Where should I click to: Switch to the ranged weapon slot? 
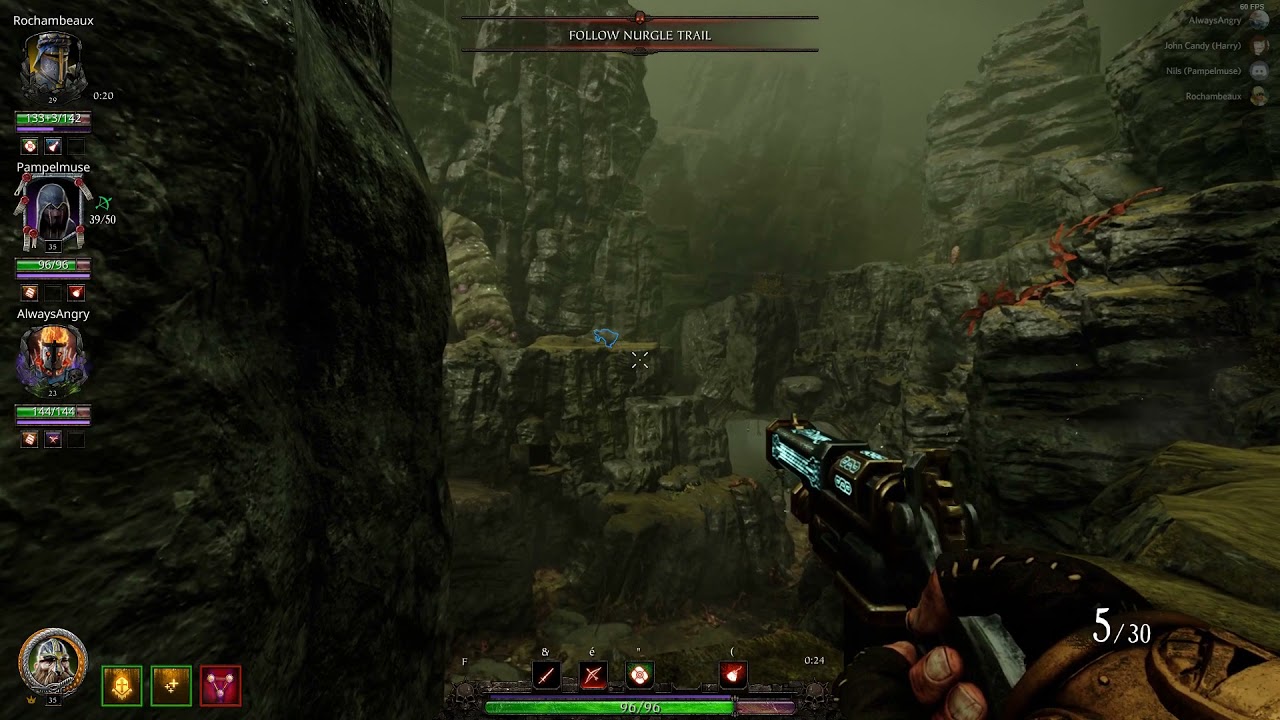pyautogui.click(x=593, y=676)
